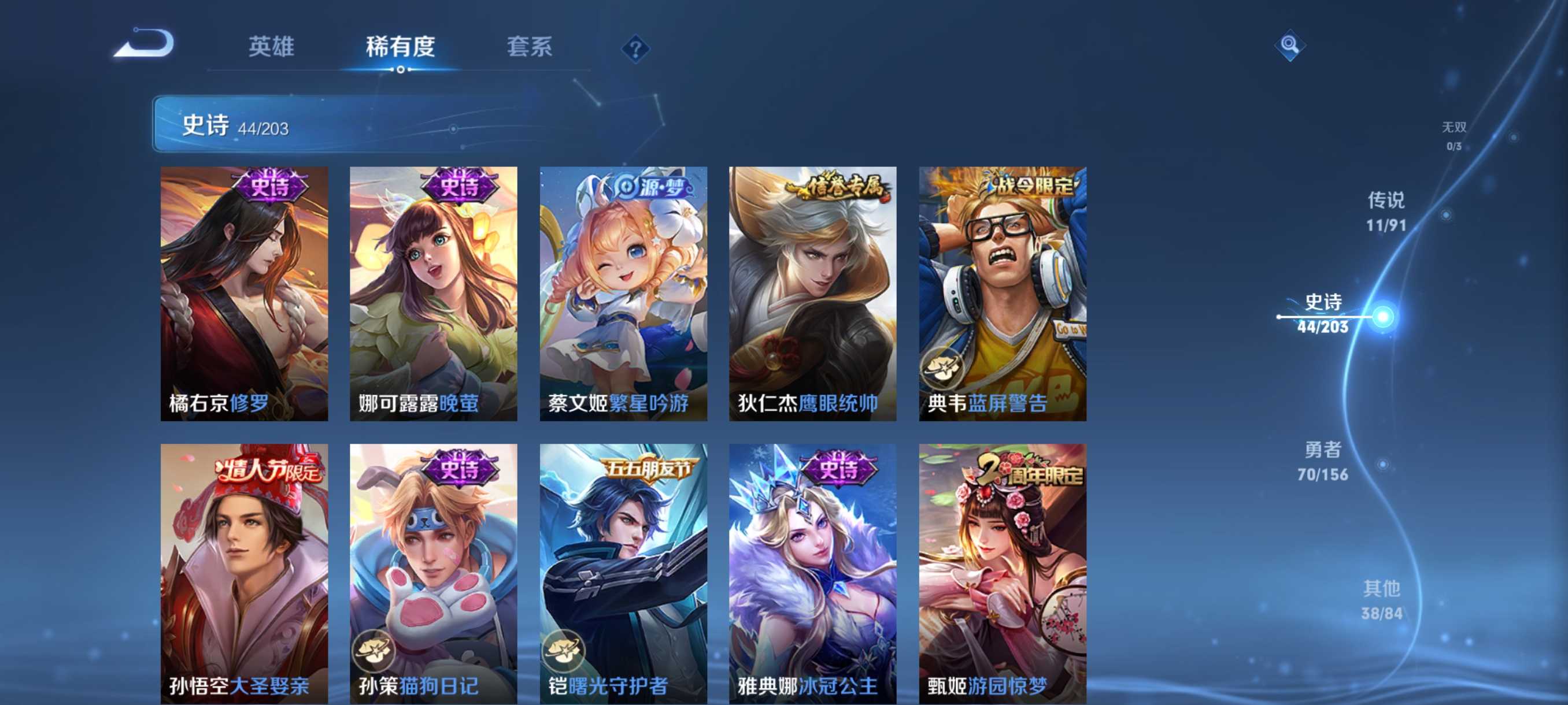Open 蔡文姬繁星吟游 skin details
The height and width of the screenshot is (705, 1568).
[x=624, y=292]
